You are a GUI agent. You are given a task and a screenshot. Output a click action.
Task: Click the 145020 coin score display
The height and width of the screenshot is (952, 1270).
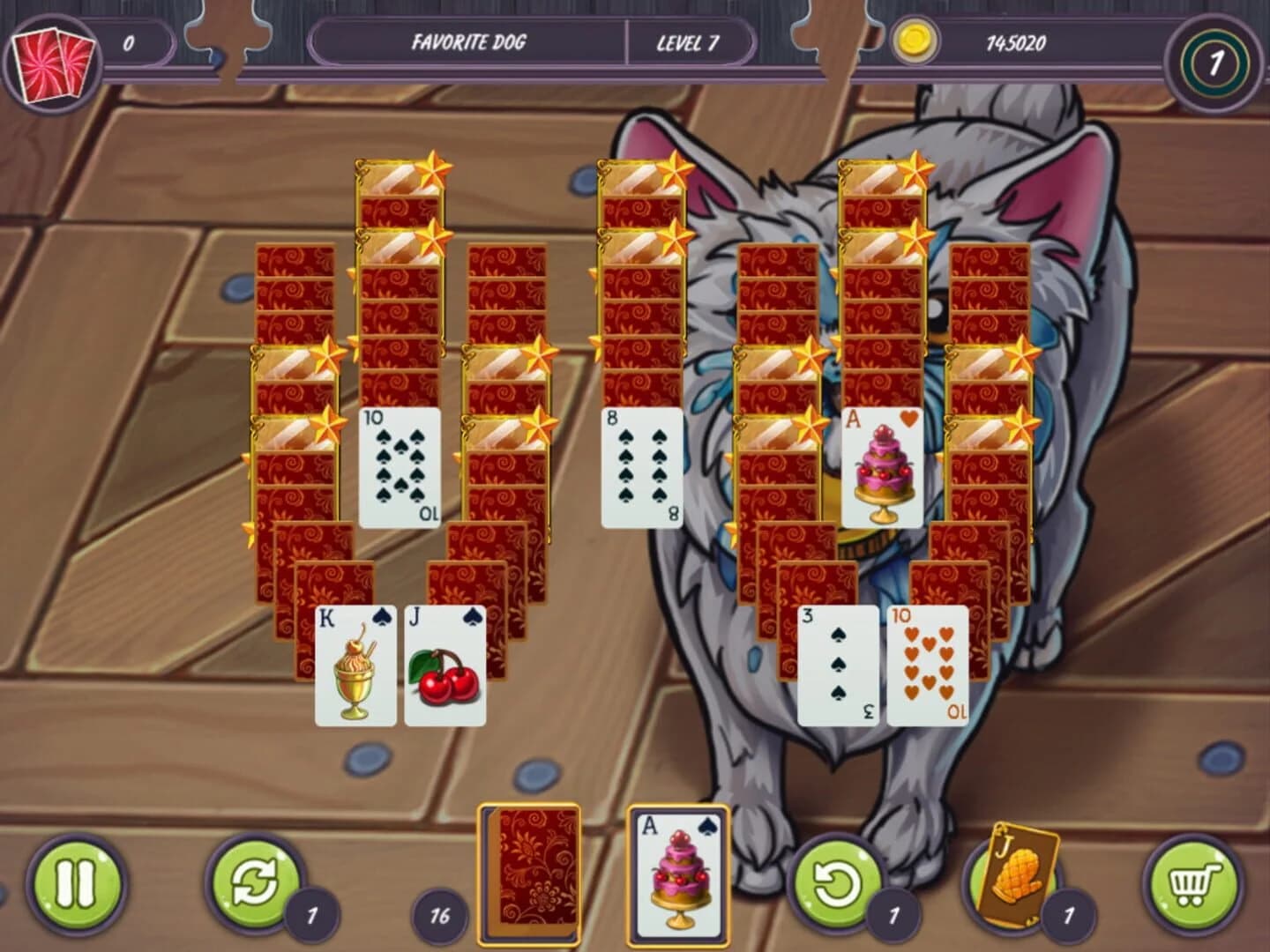1015,41
